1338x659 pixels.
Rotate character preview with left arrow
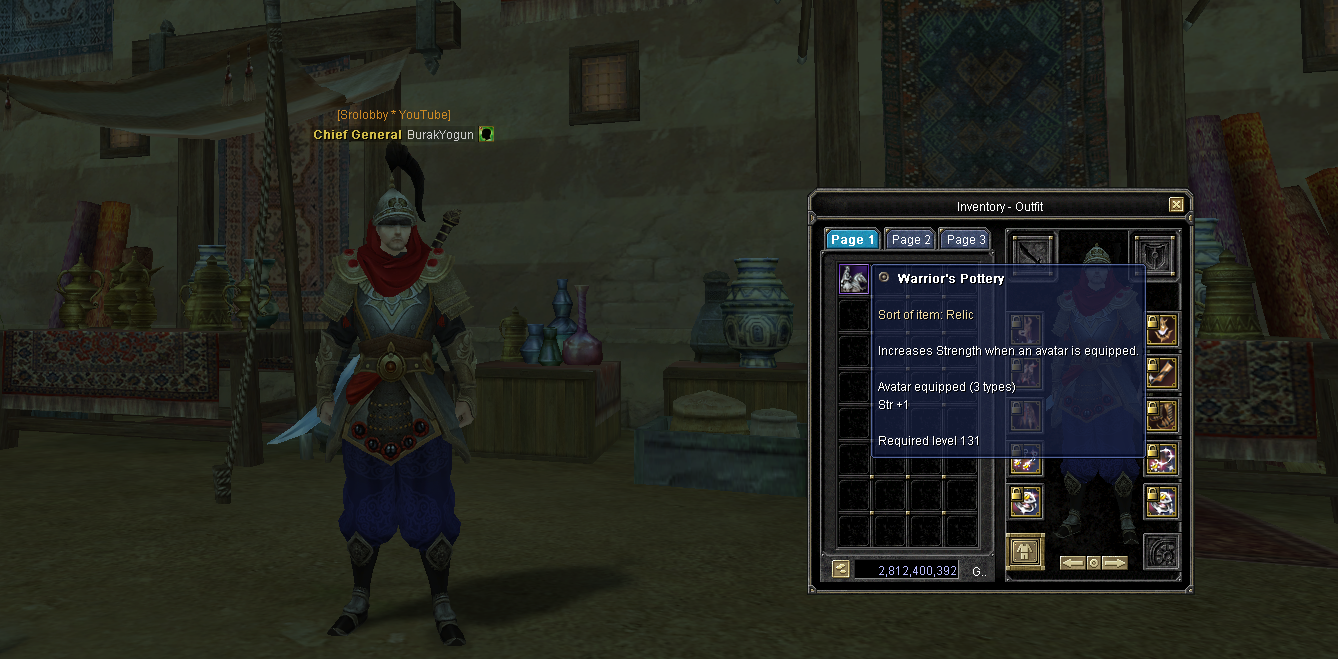(x=1071, y=563)
